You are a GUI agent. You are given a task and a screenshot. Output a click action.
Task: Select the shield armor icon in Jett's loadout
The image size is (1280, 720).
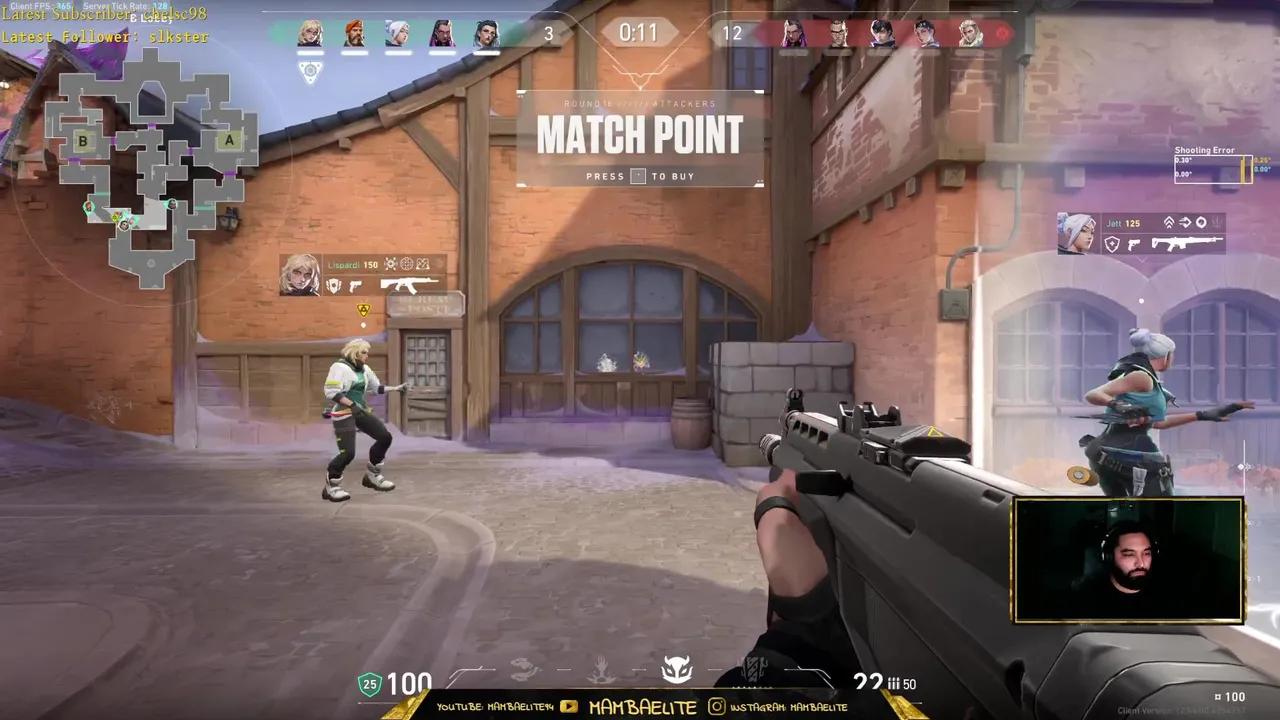(x=1112, y=244)
